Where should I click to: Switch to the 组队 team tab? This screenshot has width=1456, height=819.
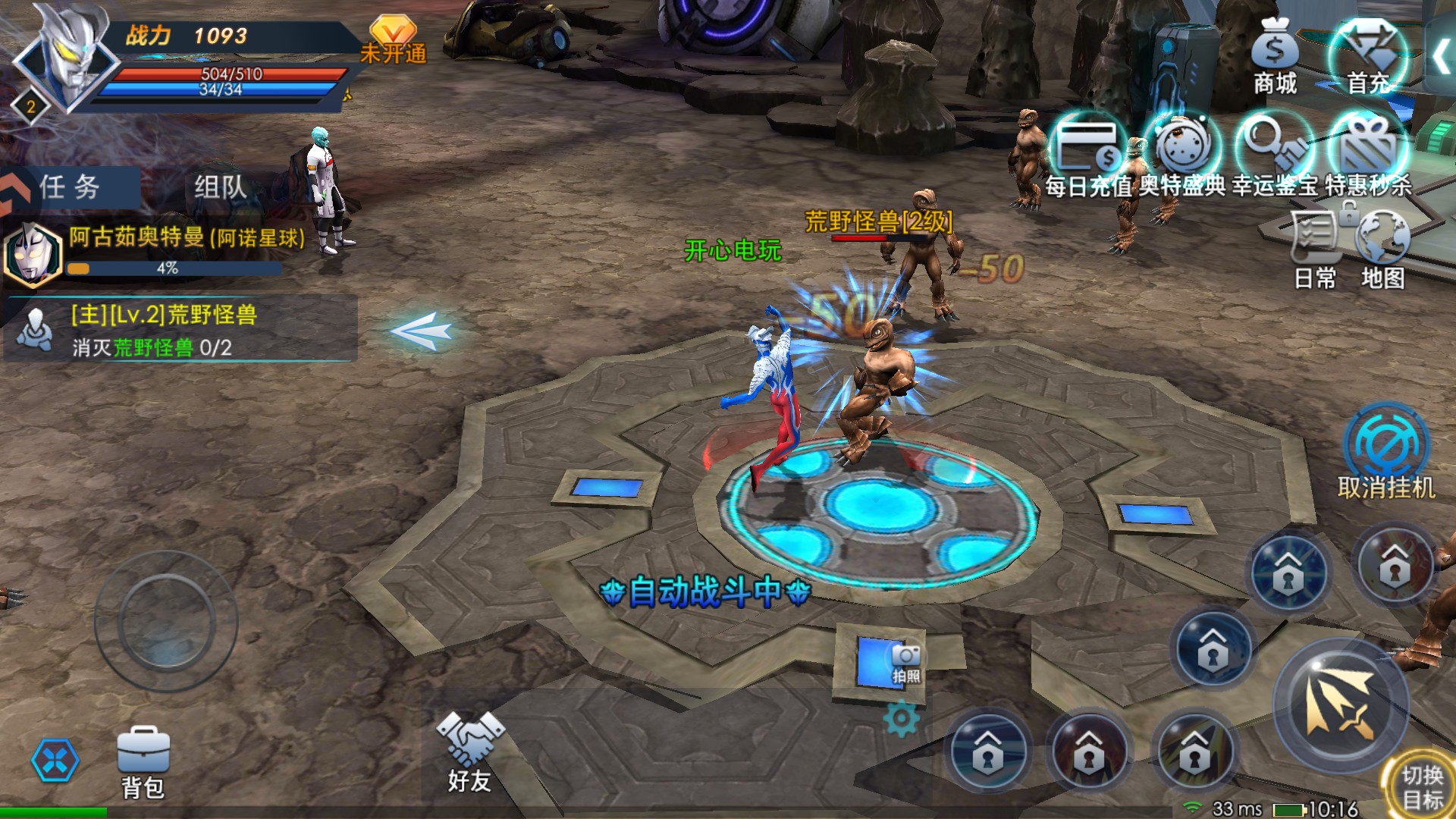220,187
